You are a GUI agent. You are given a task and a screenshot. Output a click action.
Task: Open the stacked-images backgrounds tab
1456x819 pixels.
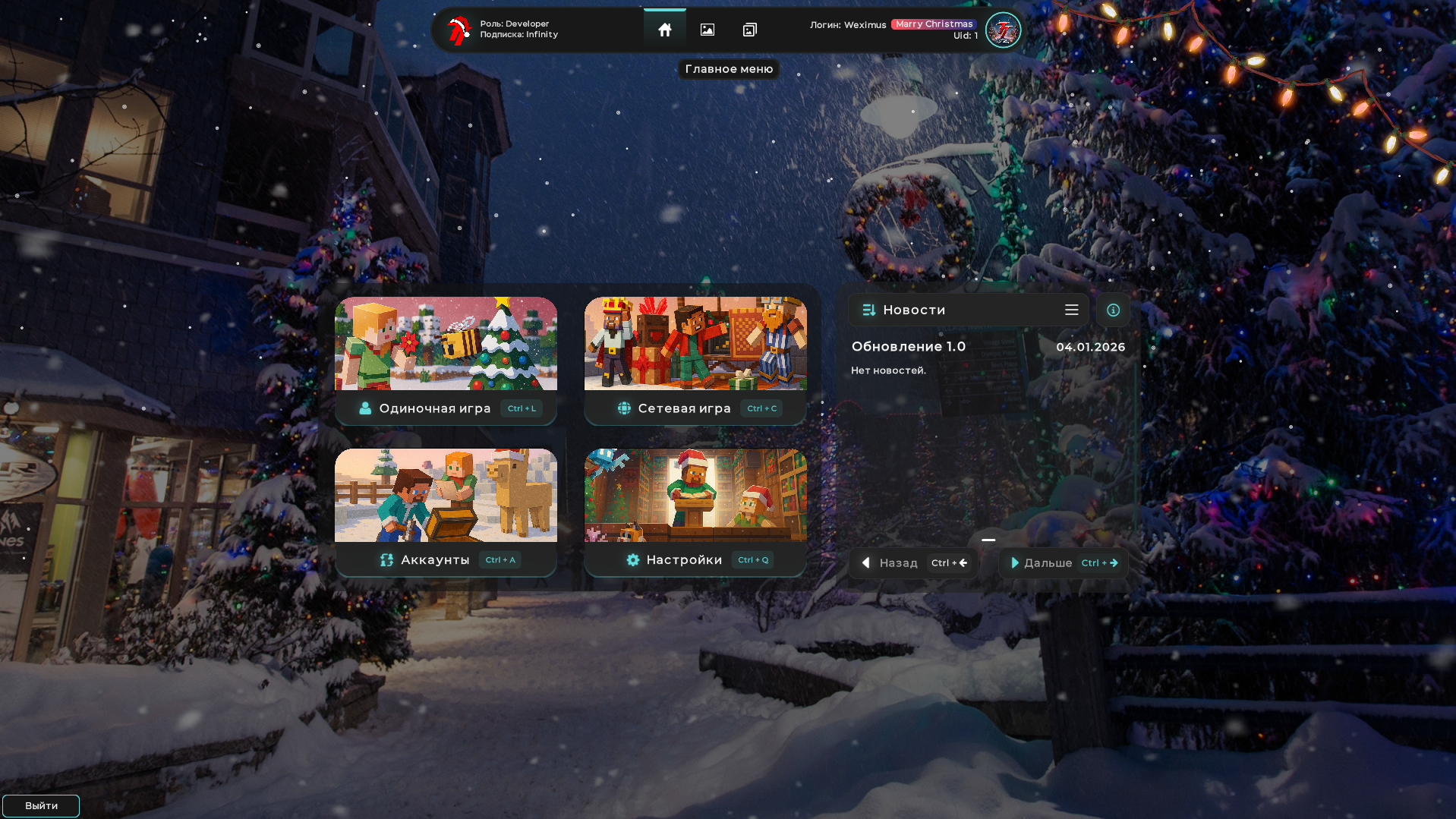750,29
